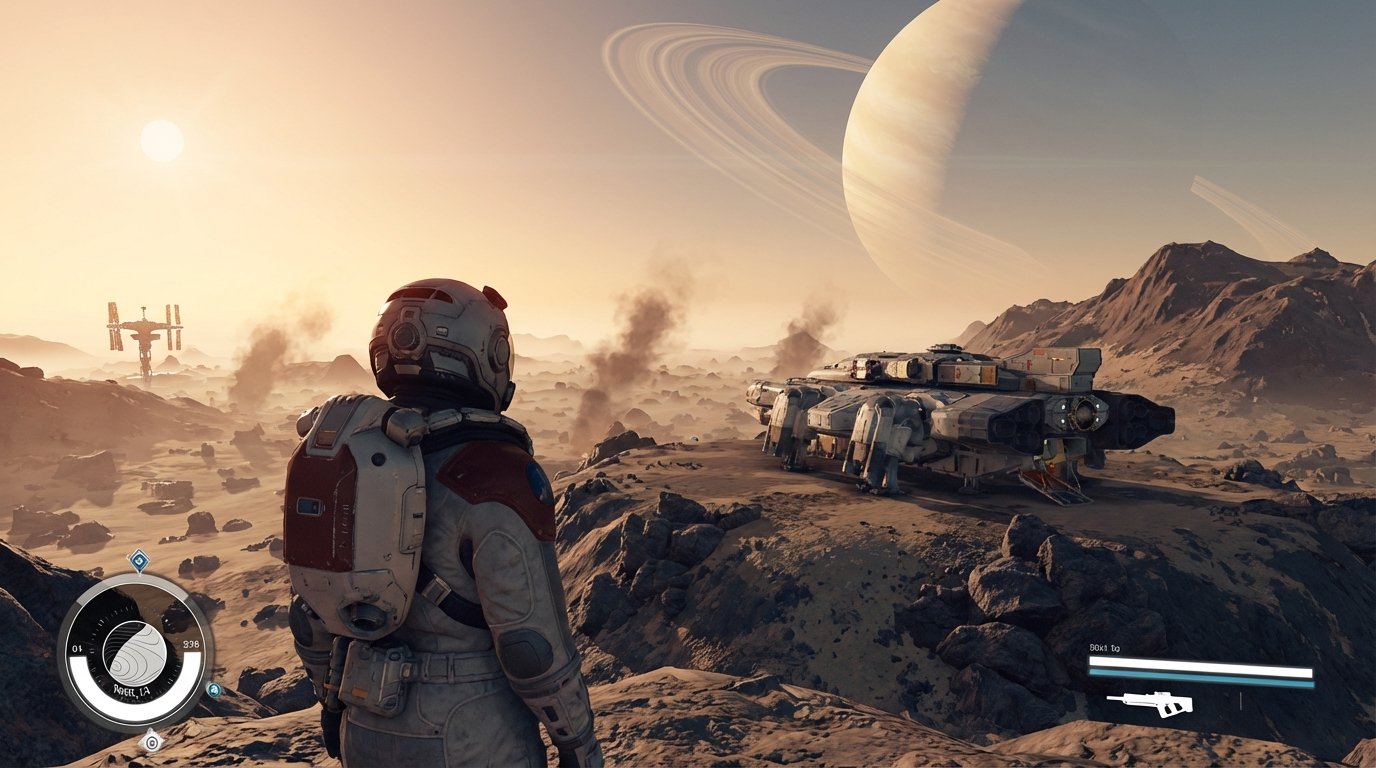
Task: Click the white heading tick atop the compass ring
Action: [139, 576]
